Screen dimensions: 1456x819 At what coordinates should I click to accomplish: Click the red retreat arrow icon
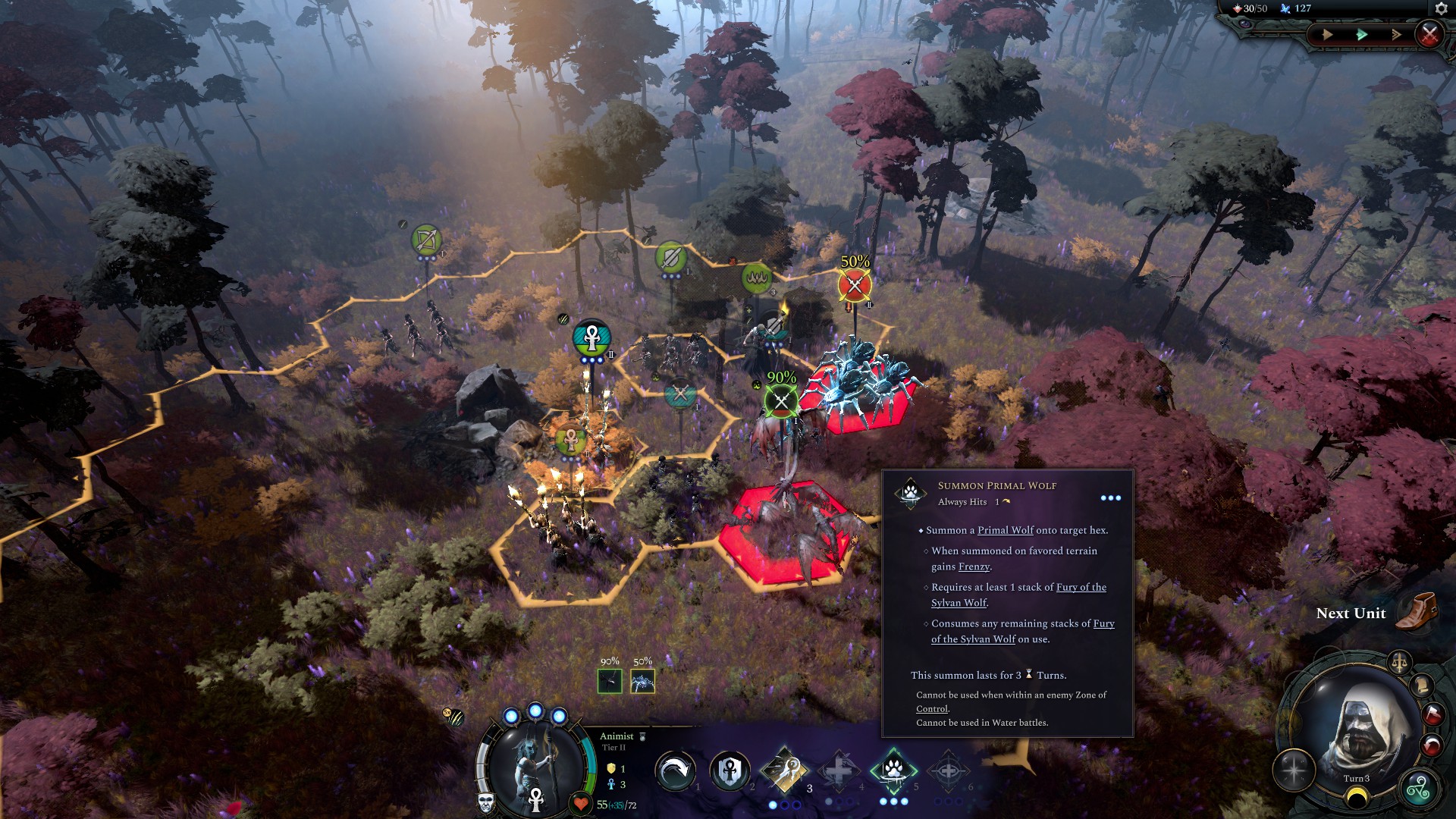(x=1432, y=744)
